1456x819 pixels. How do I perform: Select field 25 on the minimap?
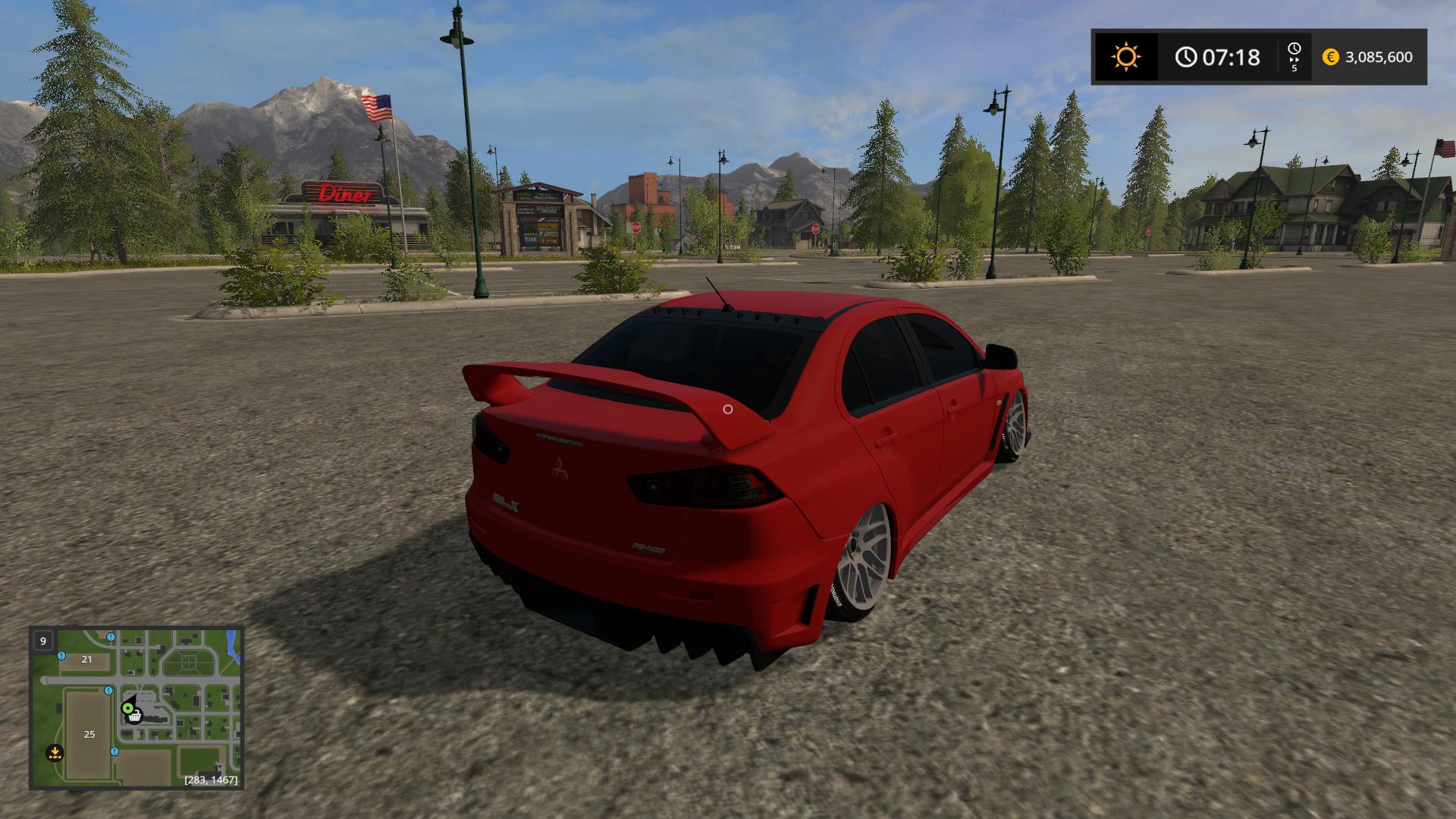point(89,734)
